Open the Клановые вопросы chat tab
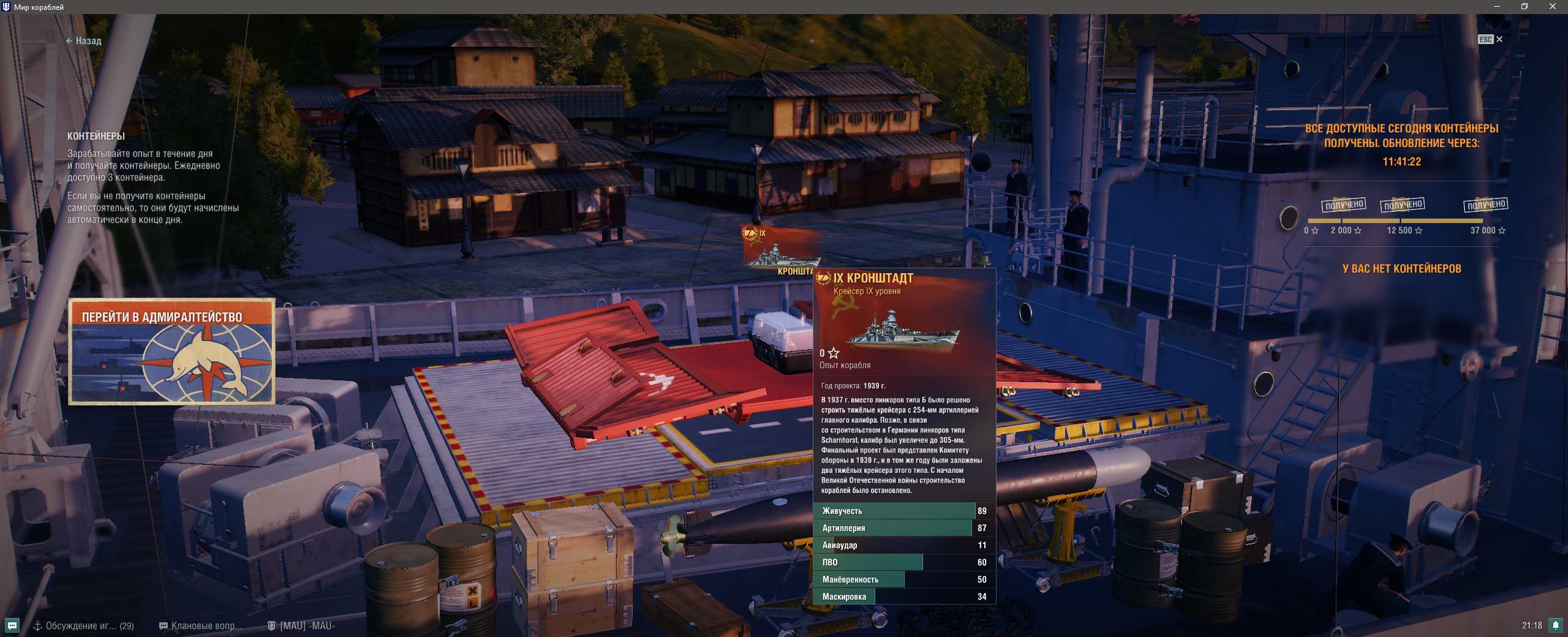This screenshot has height=637, width=1568. (201, 625)
